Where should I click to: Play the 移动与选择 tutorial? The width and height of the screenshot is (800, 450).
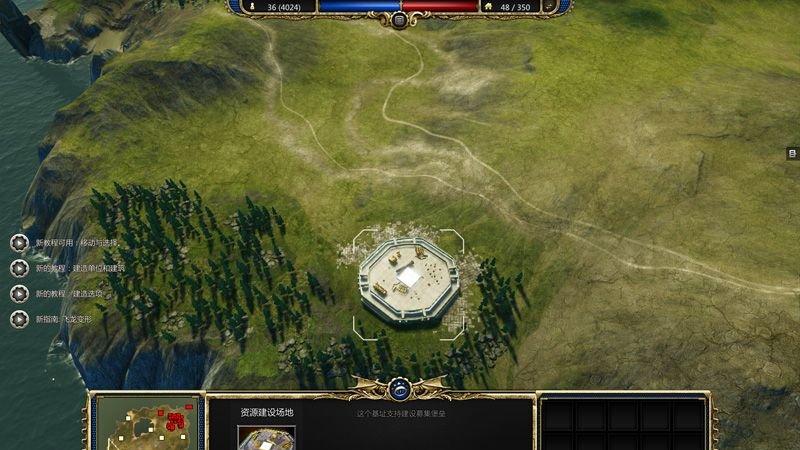tap(19, 243)
